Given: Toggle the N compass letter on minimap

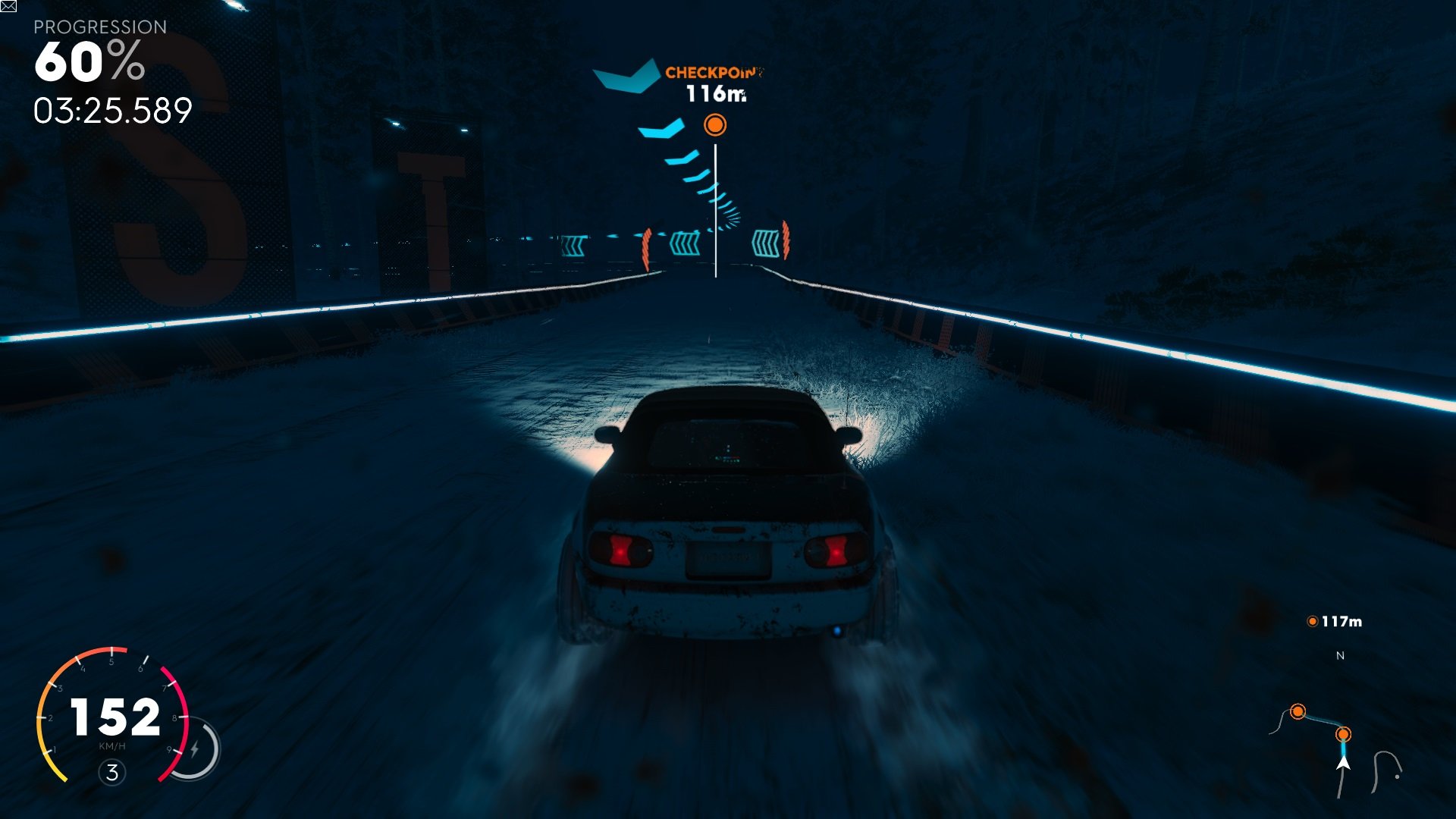Looking at the screenshot, I should 1340,655.
